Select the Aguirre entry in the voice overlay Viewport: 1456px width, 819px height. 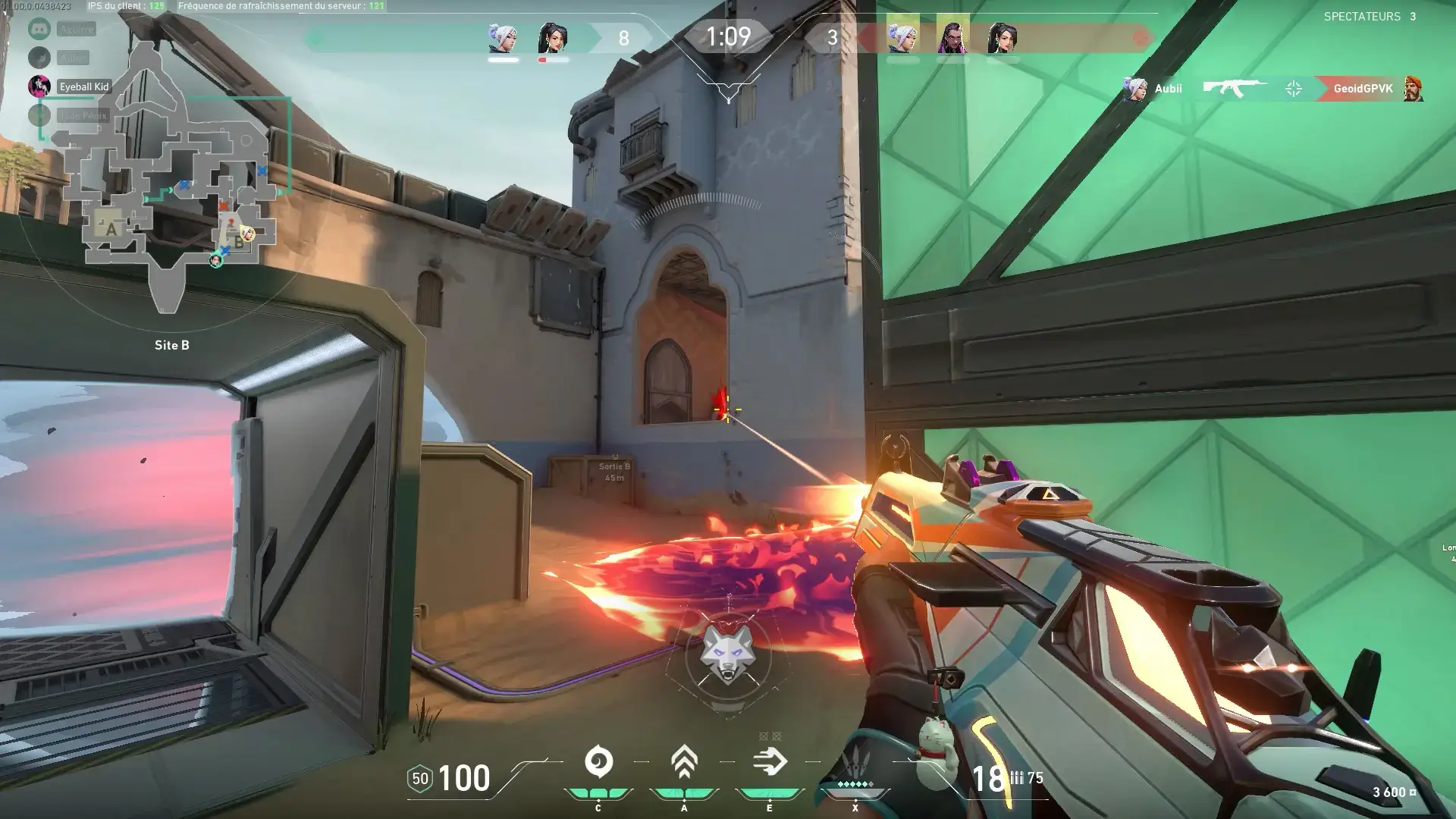coord(76,30)
